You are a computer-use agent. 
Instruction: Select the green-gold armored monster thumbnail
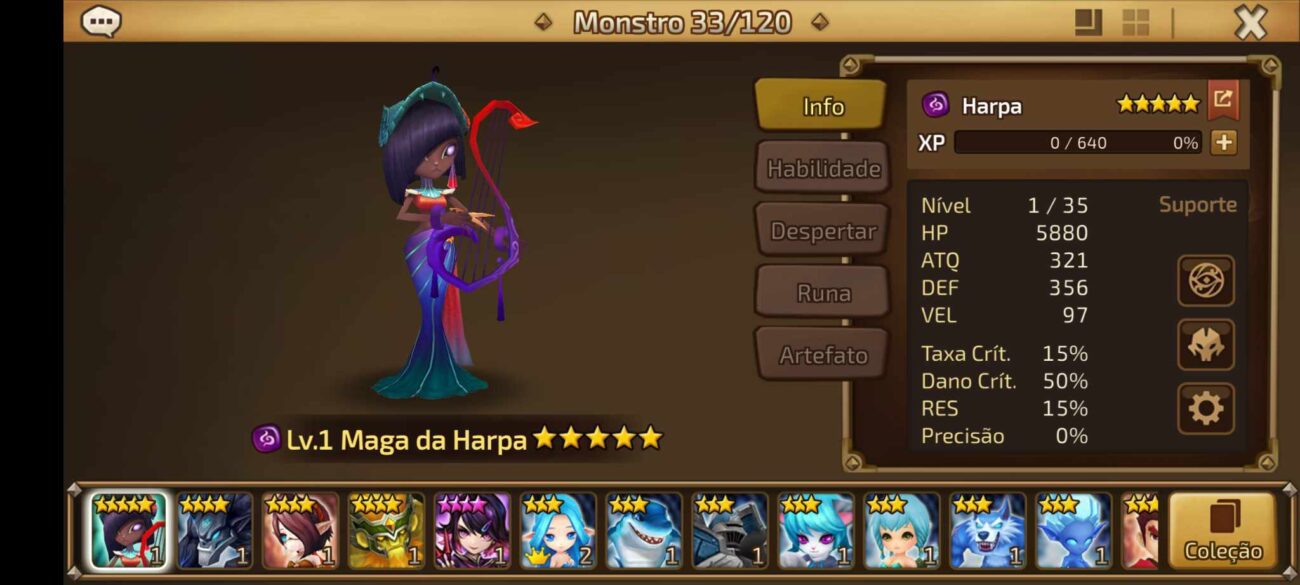tap(386, 531)
